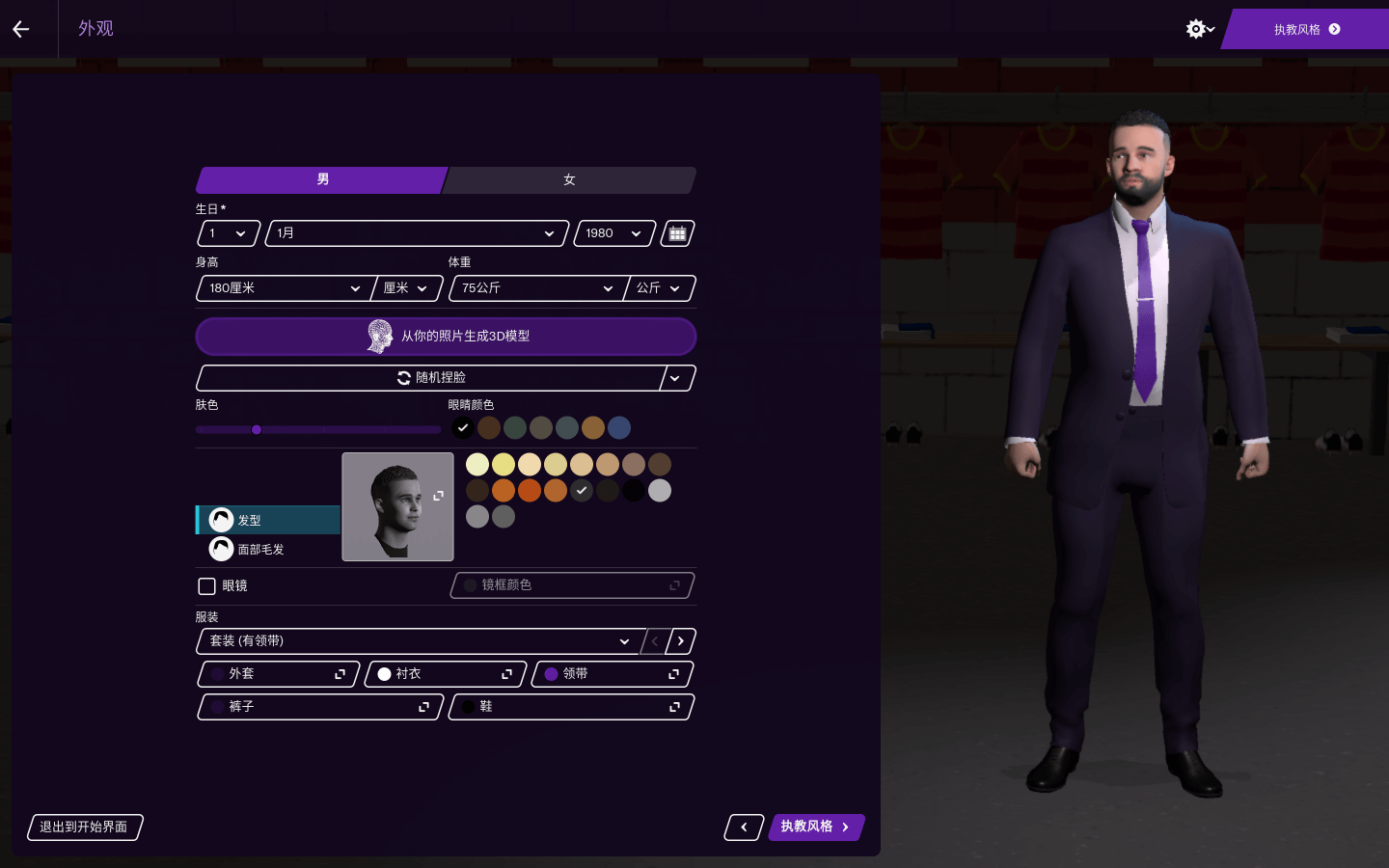Continue to 执教风格 at bottom right
This screenshot has width=1389, height=868.
point(815,827)
